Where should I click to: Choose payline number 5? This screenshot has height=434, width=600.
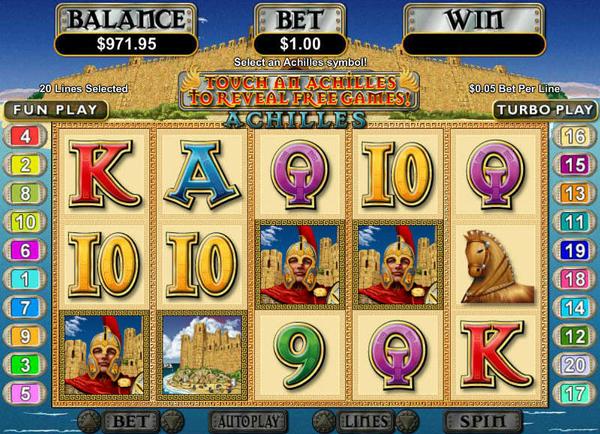[24, 393]
